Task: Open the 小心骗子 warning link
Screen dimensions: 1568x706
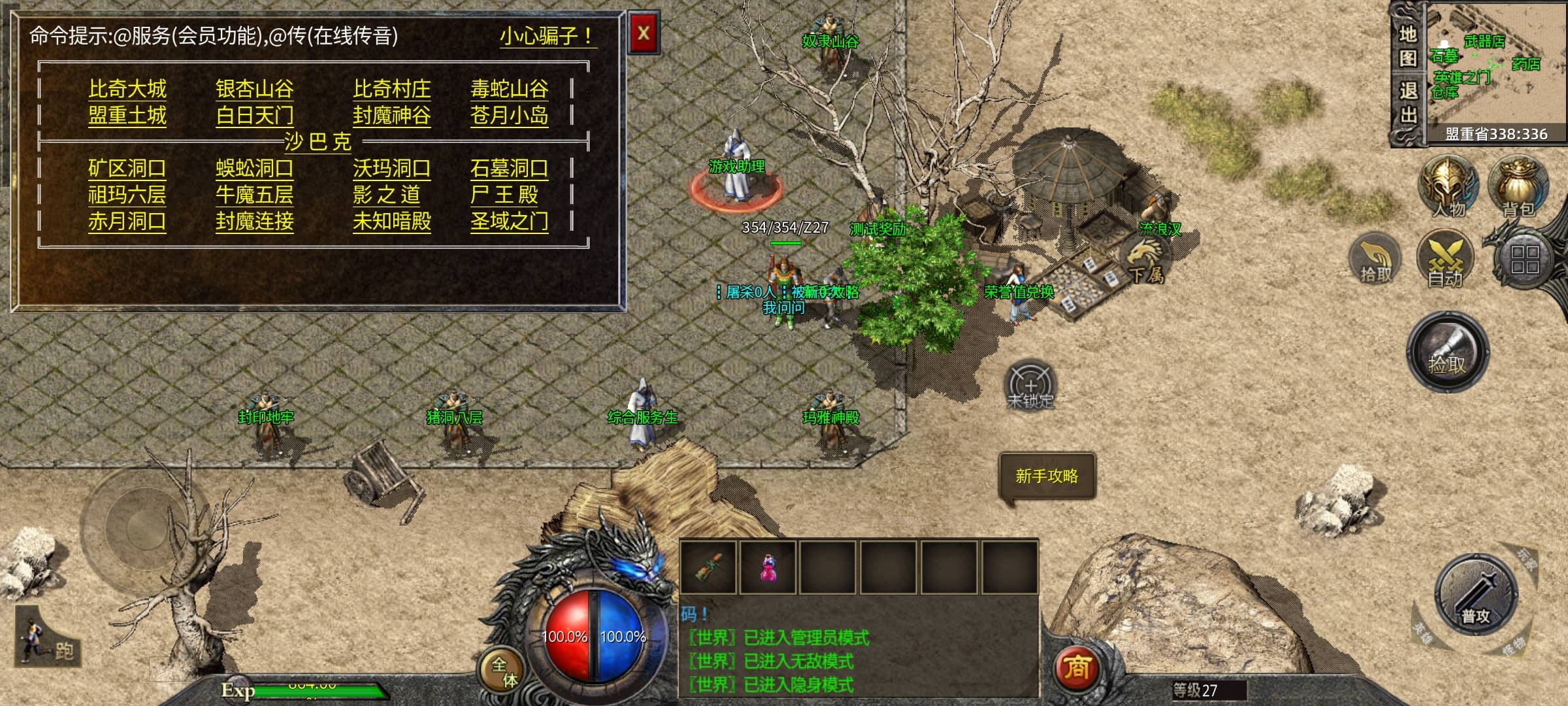Action: [x=547, y=36]
